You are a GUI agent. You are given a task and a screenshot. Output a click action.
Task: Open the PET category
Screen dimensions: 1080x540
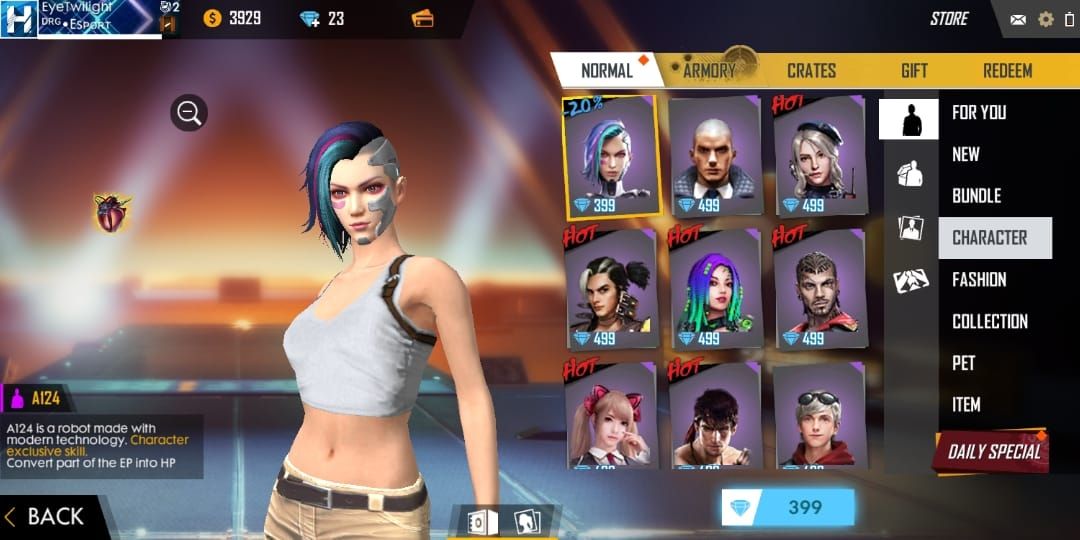click(963, 363)
